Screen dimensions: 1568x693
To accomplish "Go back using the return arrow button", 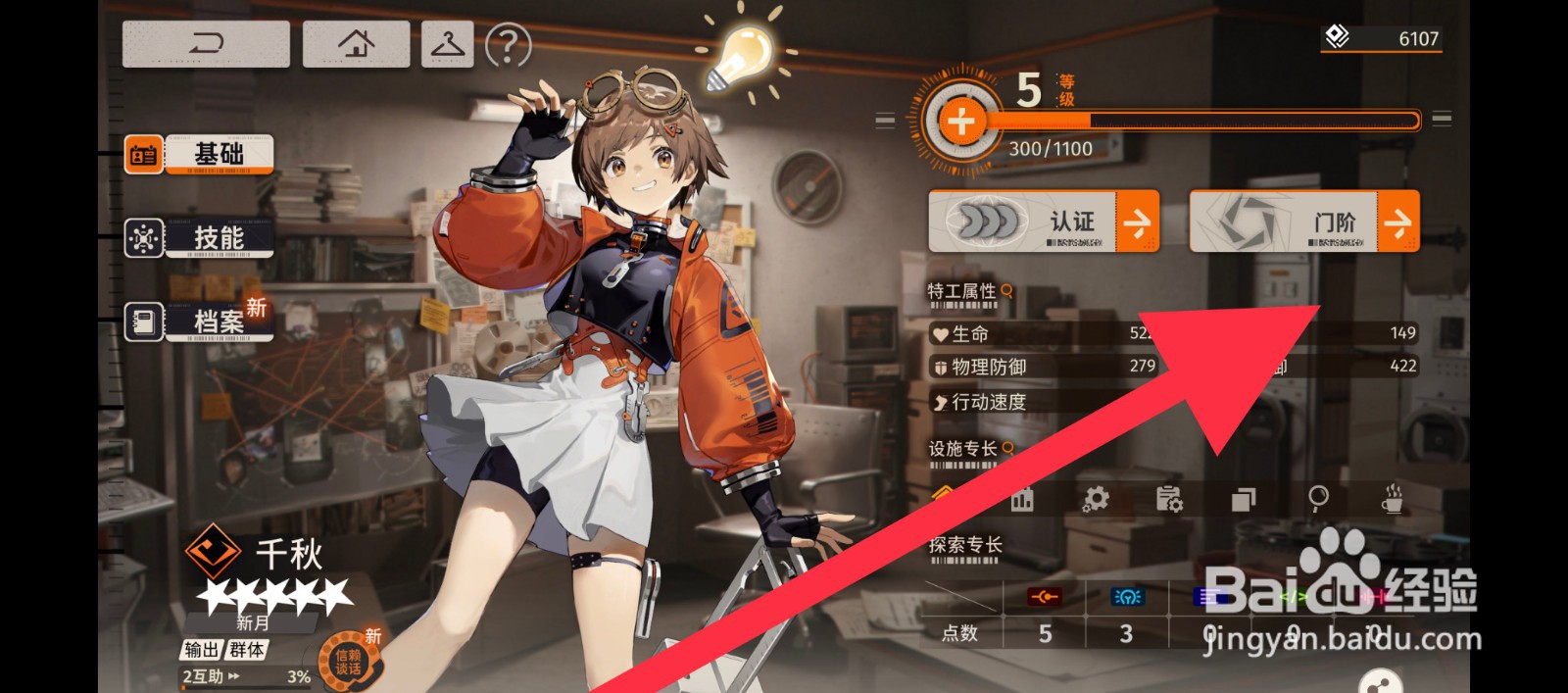I will pyautogui.click(x=206, y=44).
